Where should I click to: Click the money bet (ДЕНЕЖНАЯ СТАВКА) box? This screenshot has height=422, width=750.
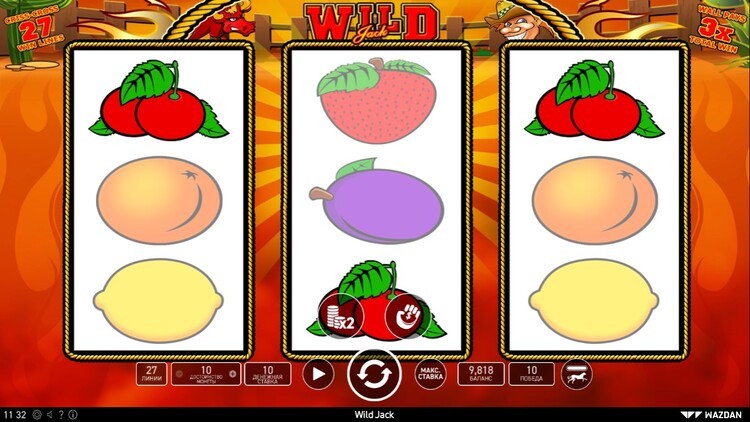(268, 374)
